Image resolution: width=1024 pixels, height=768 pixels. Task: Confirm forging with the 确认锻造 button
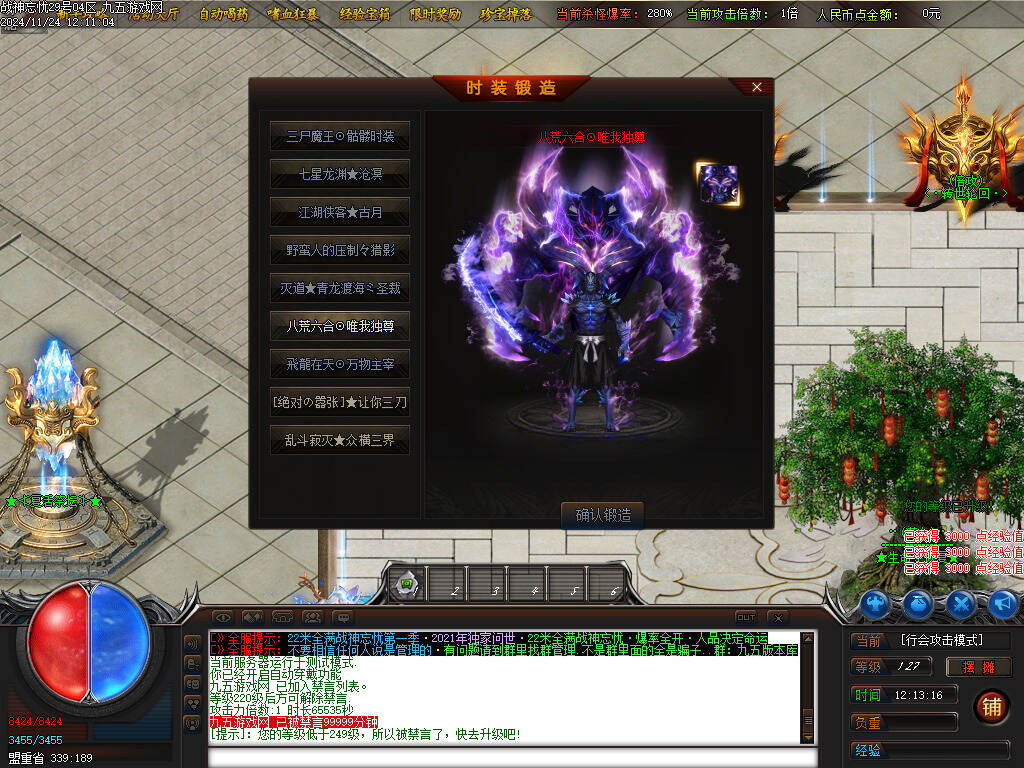(x=603, y=515)
